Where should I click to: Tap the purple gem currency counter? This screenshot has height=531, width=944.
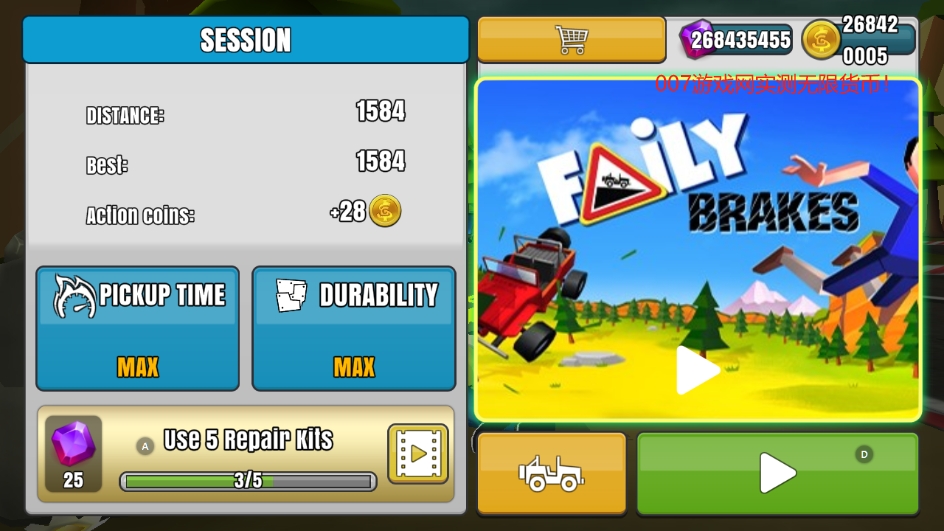tap(737, 40)
